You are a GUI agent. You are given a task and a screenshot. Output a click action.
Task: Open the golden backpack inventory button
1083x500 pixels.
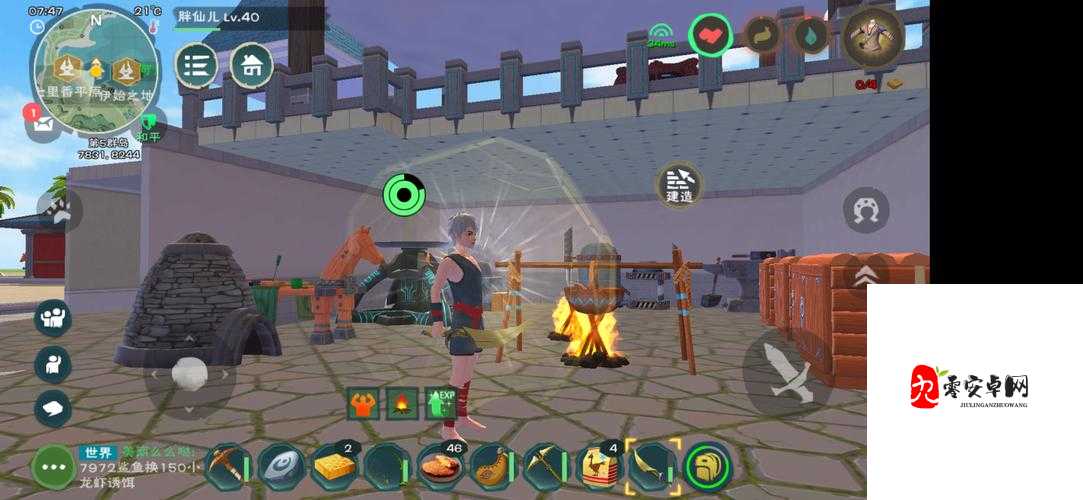pos(708,466)
